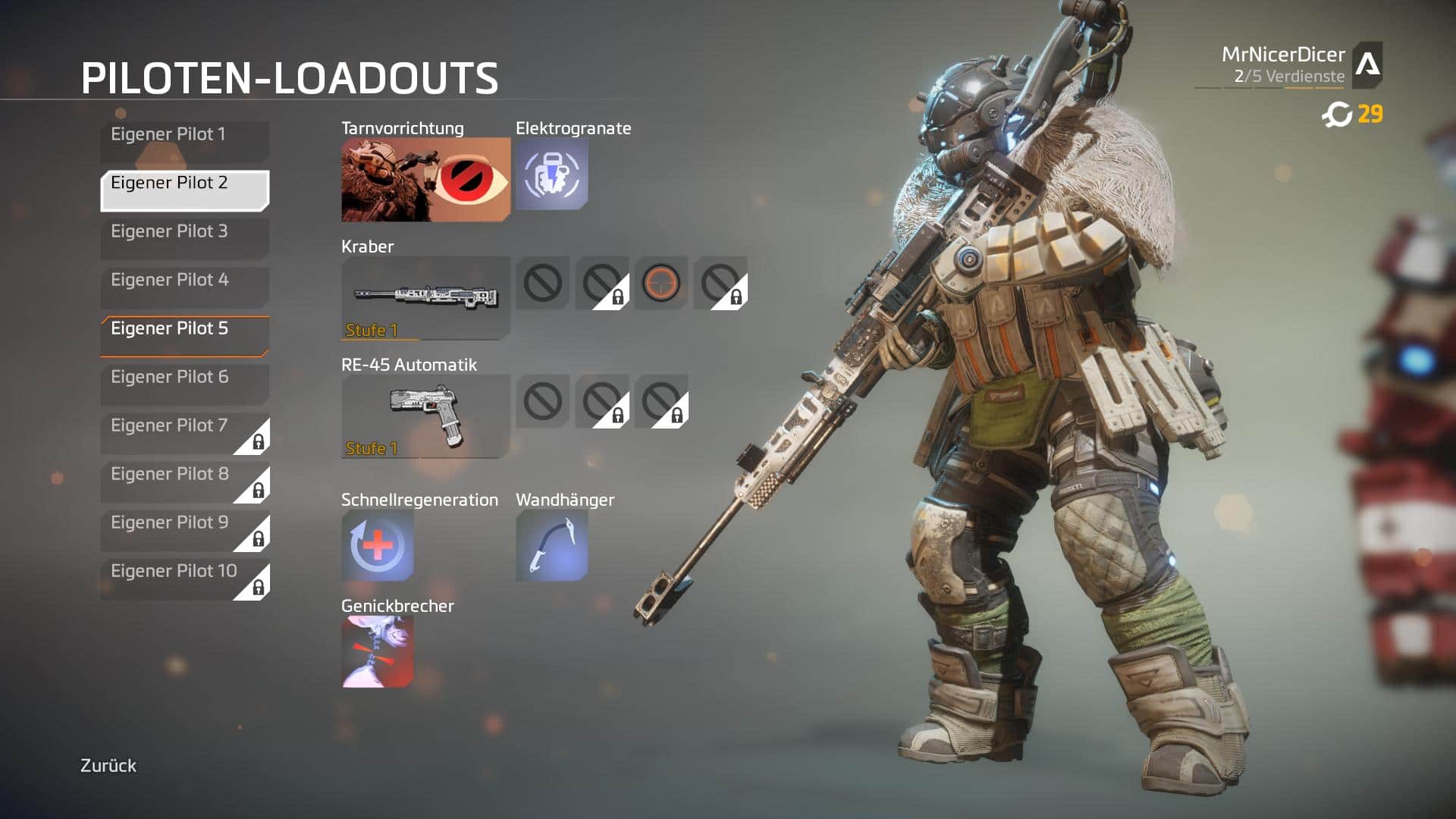The width and height of the screenshot is (1456, 819).
Task: Click locked Eigener Pilot 9 slot
Action: 184,529
